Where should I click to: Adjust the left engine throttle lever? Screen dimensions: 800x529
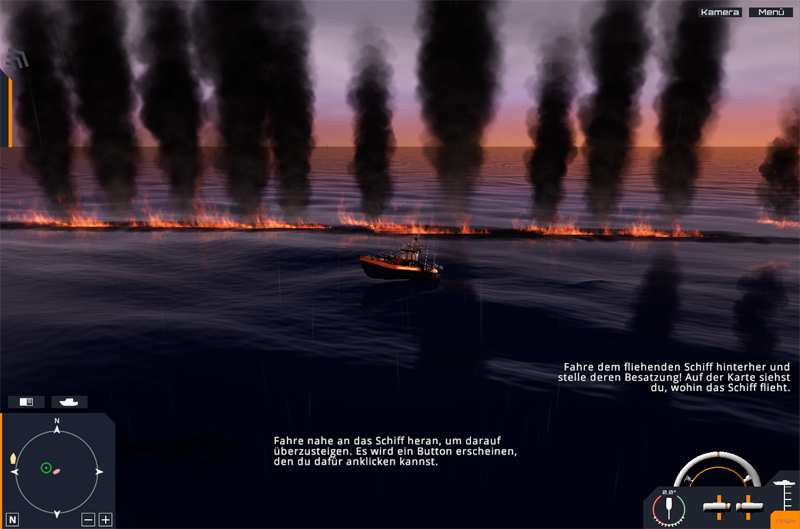[717, 506]
